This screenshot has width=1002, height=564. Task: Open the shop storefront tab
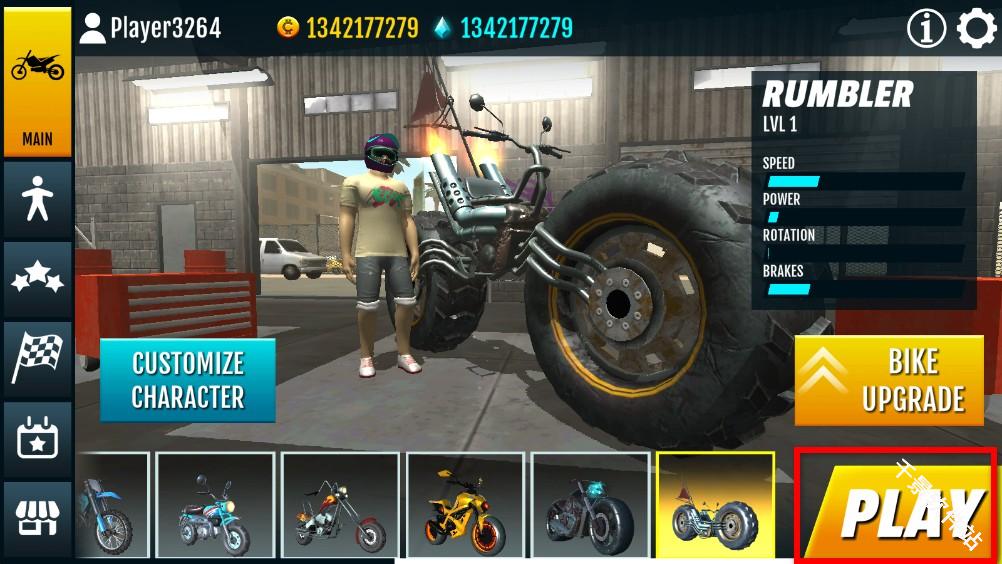37,519
